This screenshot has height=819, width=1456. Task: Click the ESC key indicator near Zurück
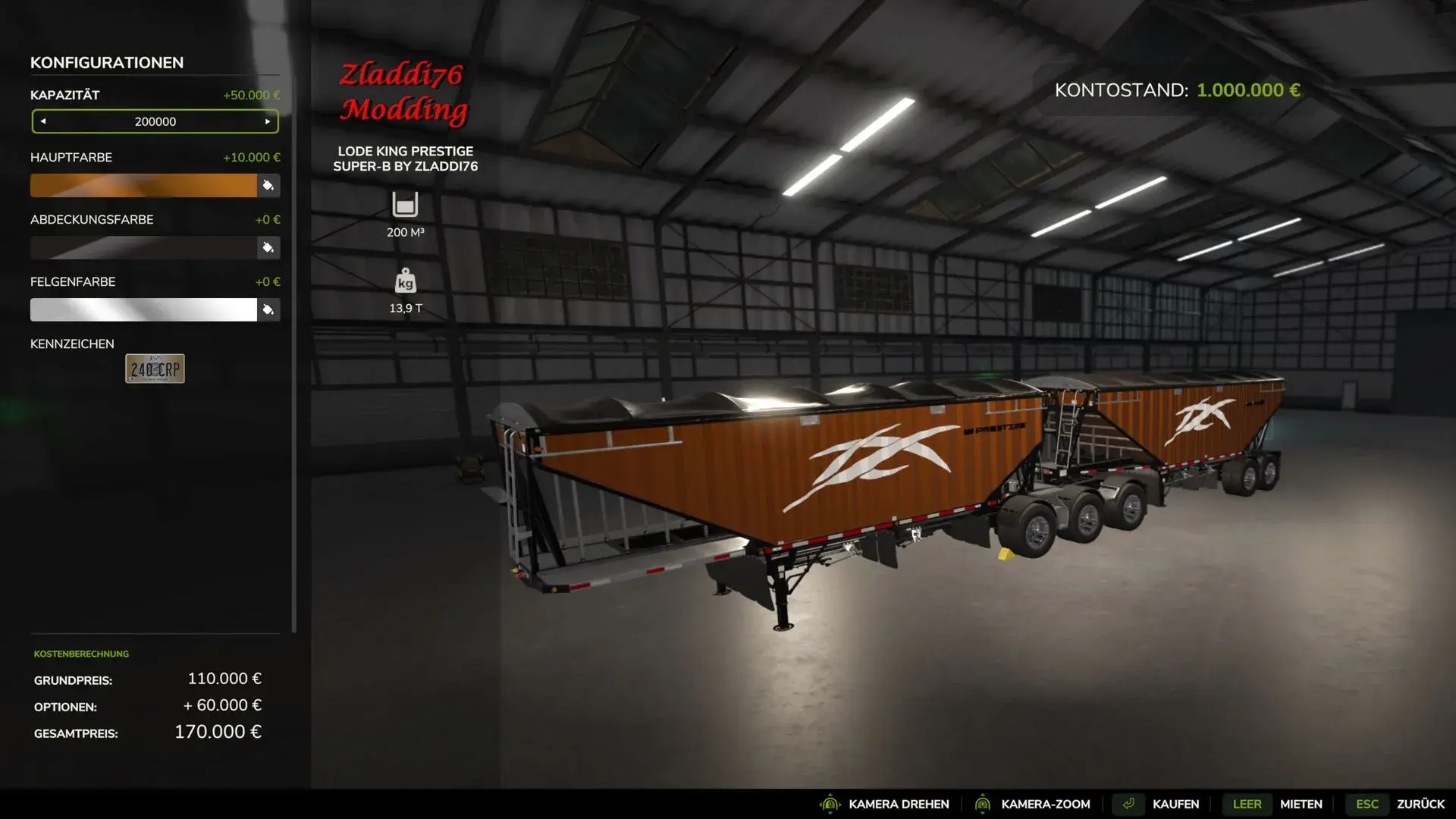click(x=1367, y=804)
